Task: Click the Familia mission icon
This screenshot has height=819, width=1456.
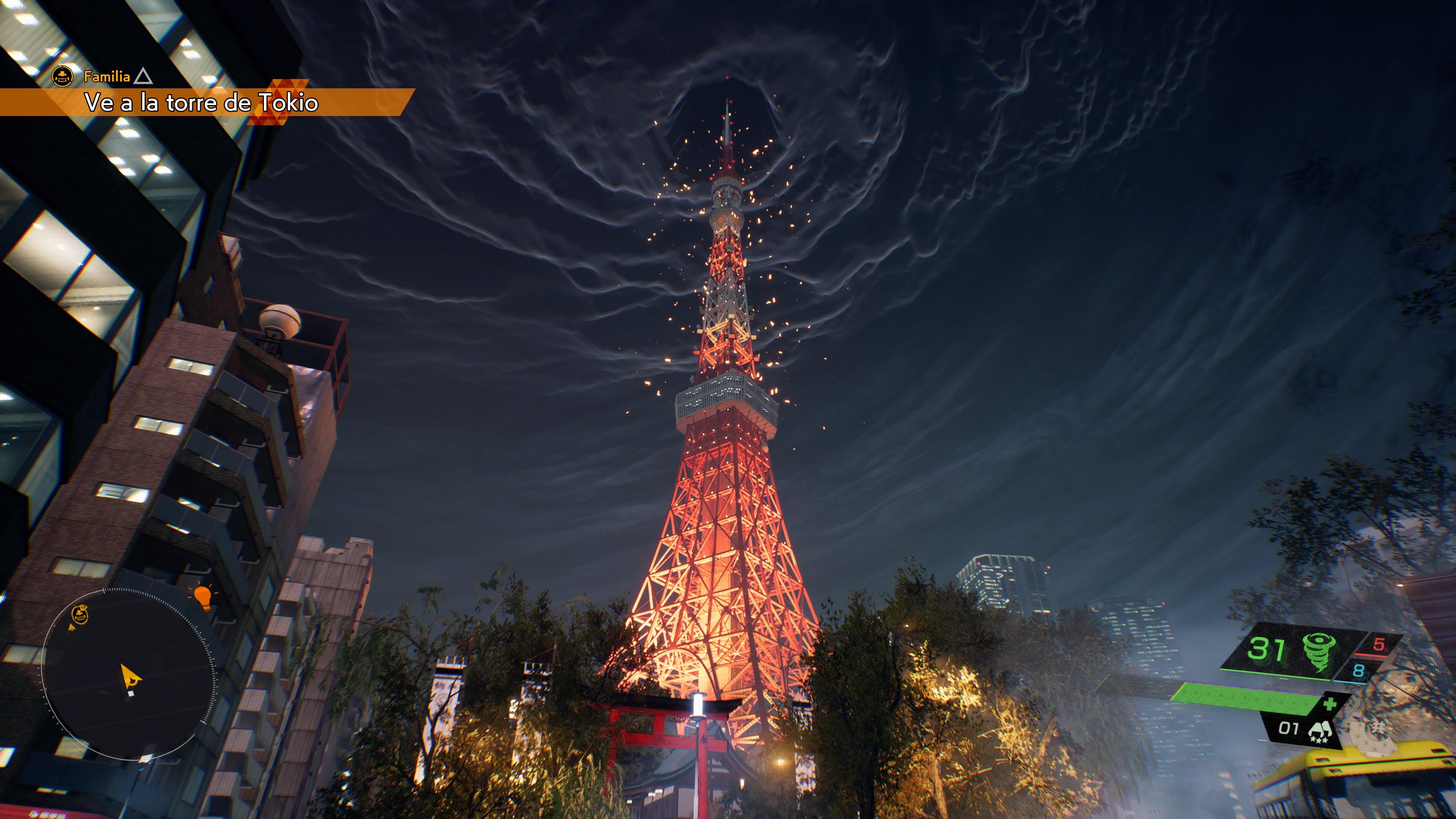Action: click(x=62, y=76)
